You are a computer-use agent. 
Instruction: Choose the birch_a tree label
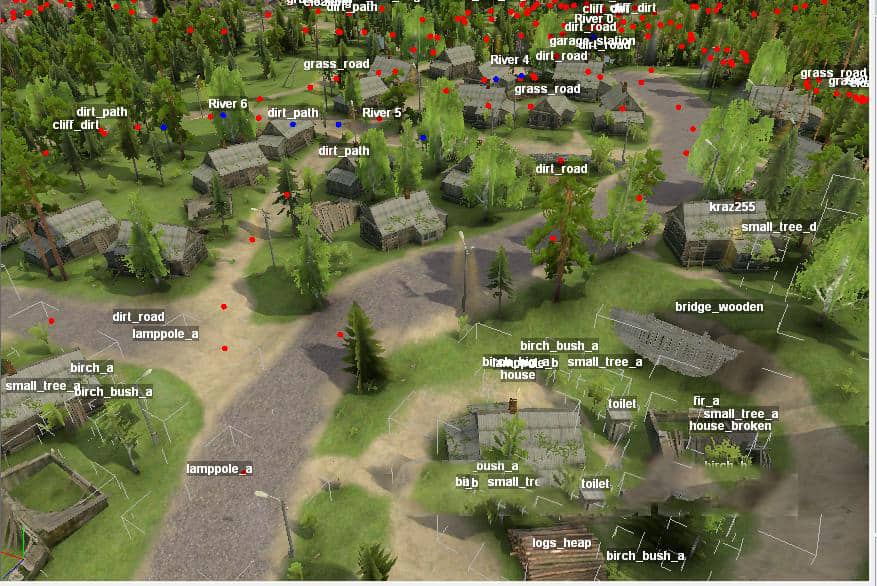[x=92, y=368]
